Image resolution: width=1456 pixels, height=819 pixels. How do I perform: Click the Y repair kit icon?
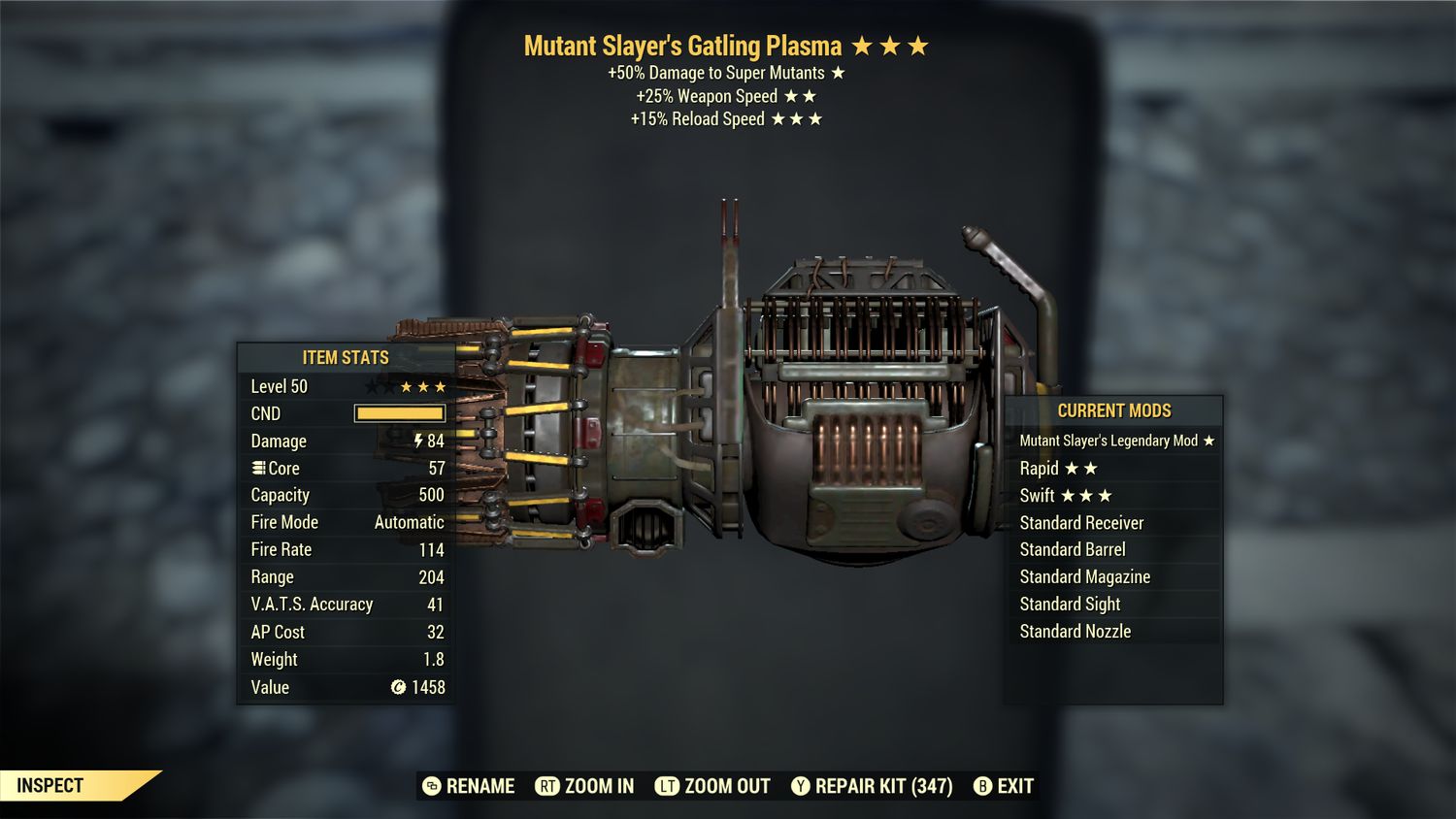[803, 786]
